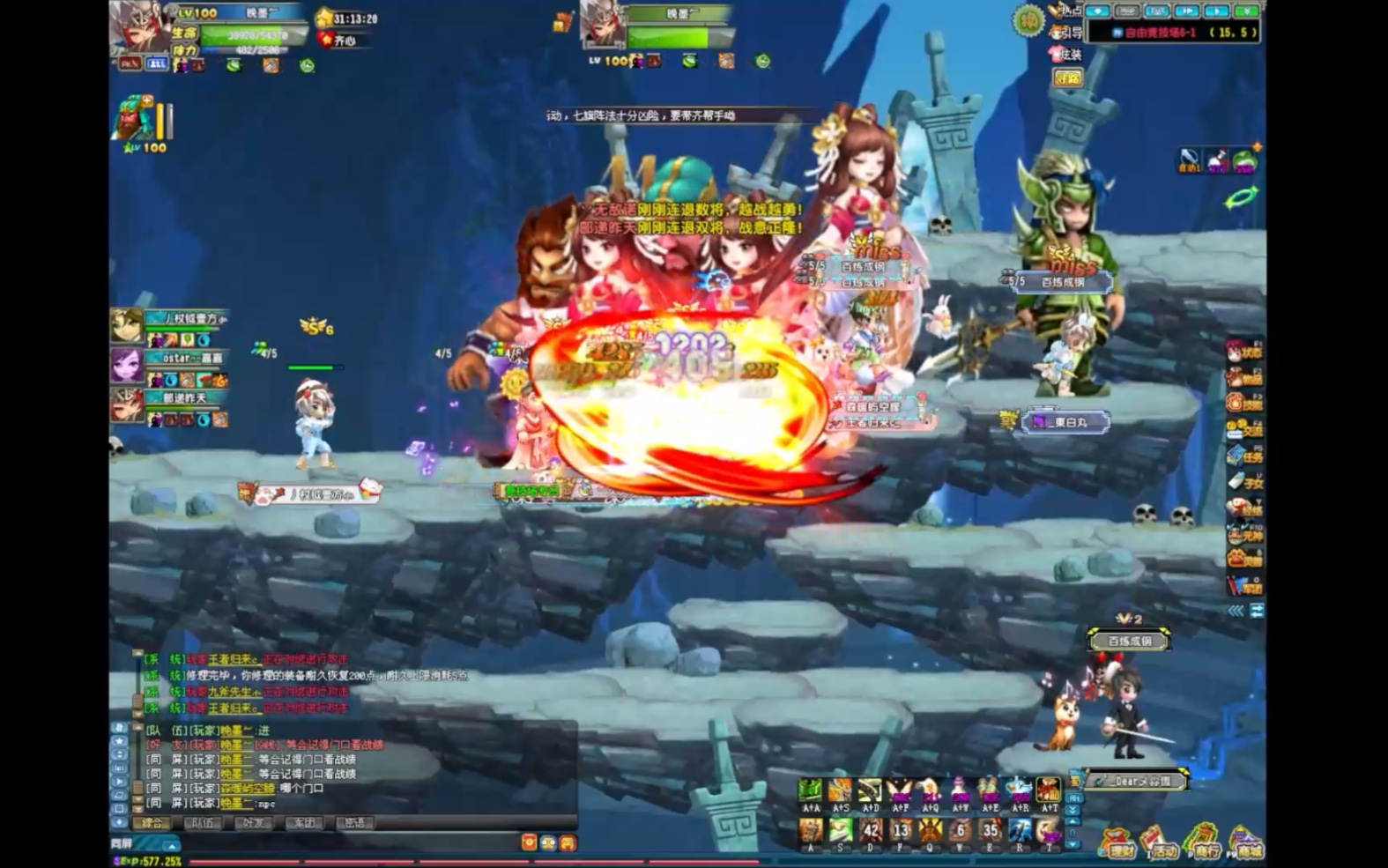1388x868 pixels.
Task: Open the 任务 quest menu
Action: pos(1244,456)
